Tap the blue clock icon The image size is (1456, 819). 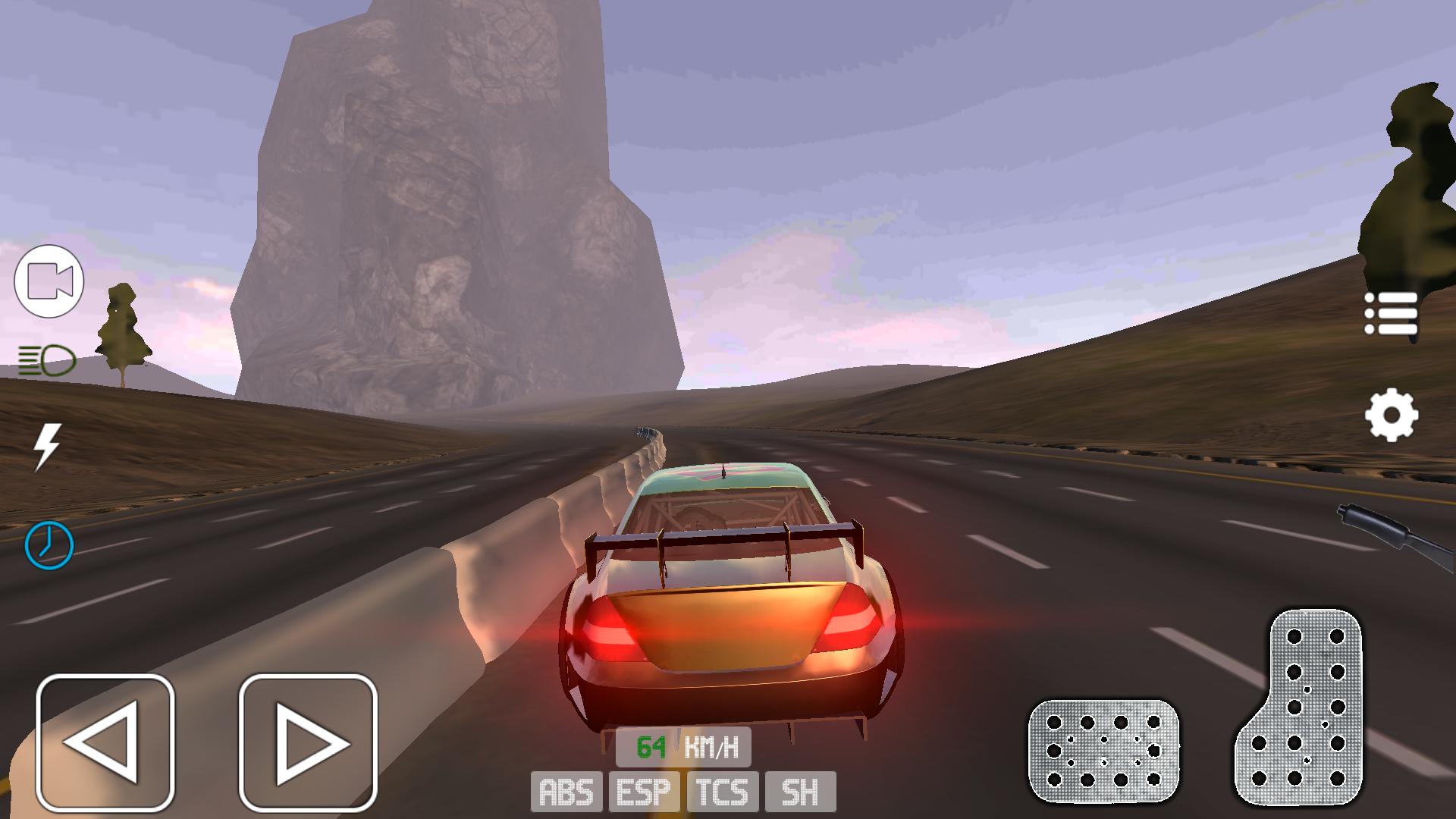point(49,544)
